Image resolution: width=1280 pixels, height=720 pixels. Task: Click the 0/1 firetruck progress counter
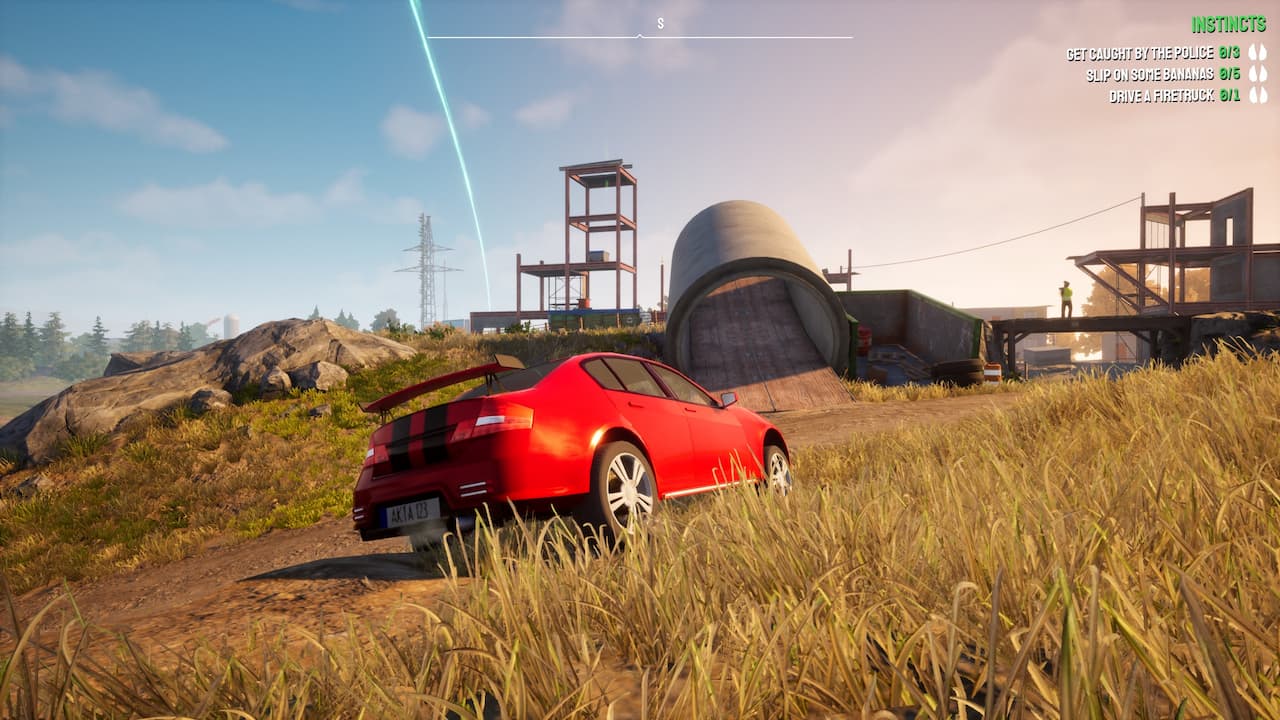1228,94
